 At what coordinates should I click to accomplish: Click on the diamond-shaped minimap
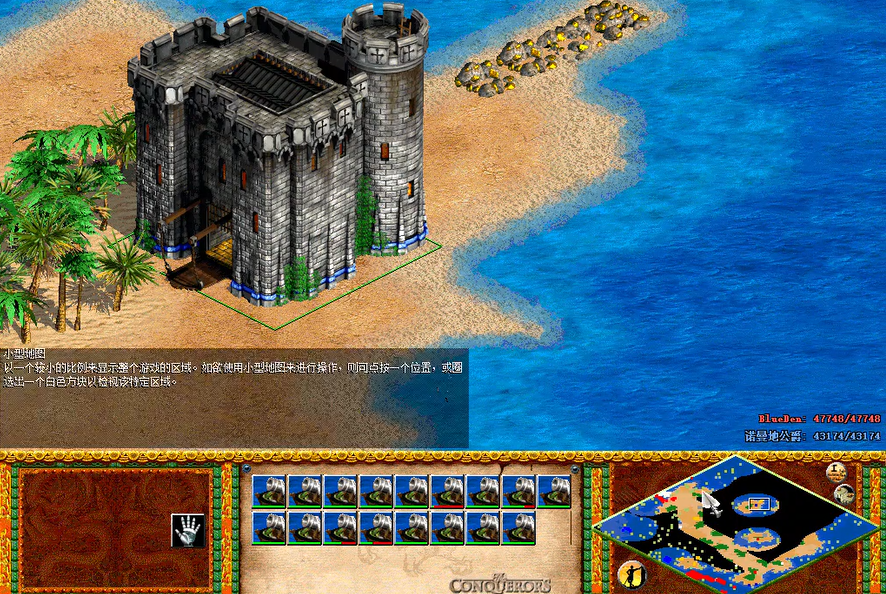(735, 520)
